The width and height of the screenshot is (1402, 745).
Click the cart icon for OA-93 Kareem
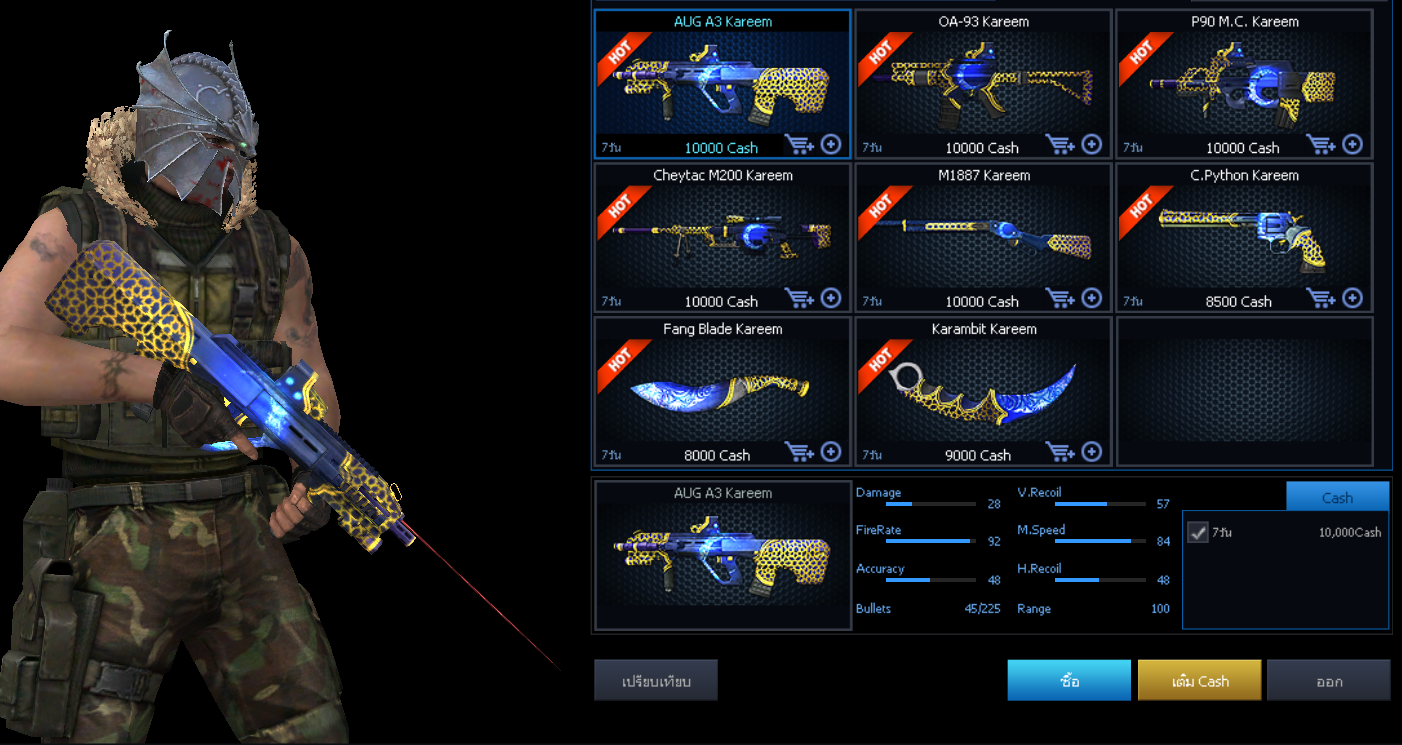click(x=1061, y=144)
